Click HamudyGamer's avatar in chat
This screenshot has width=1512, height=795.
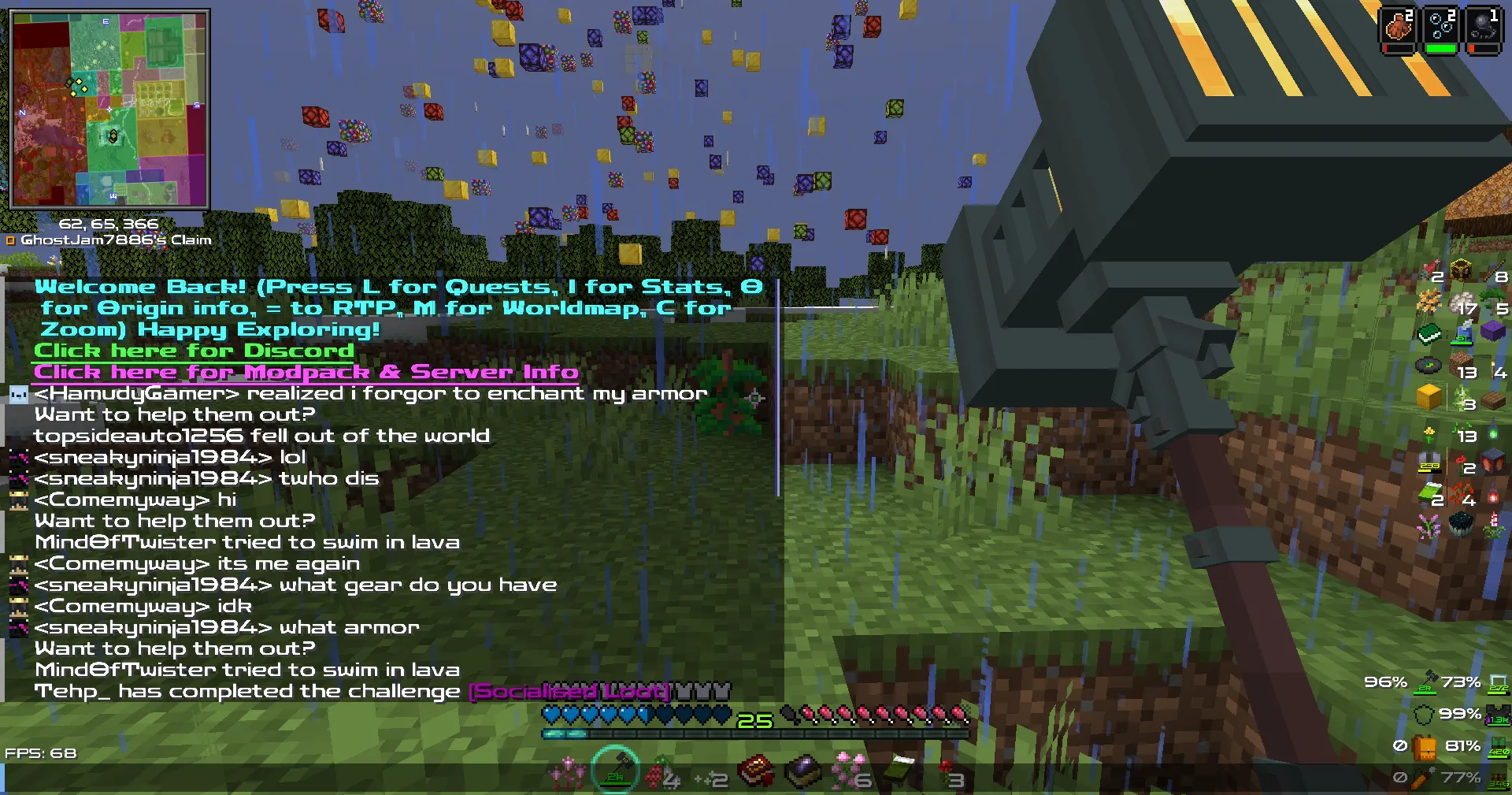click(x=19, y=392)
